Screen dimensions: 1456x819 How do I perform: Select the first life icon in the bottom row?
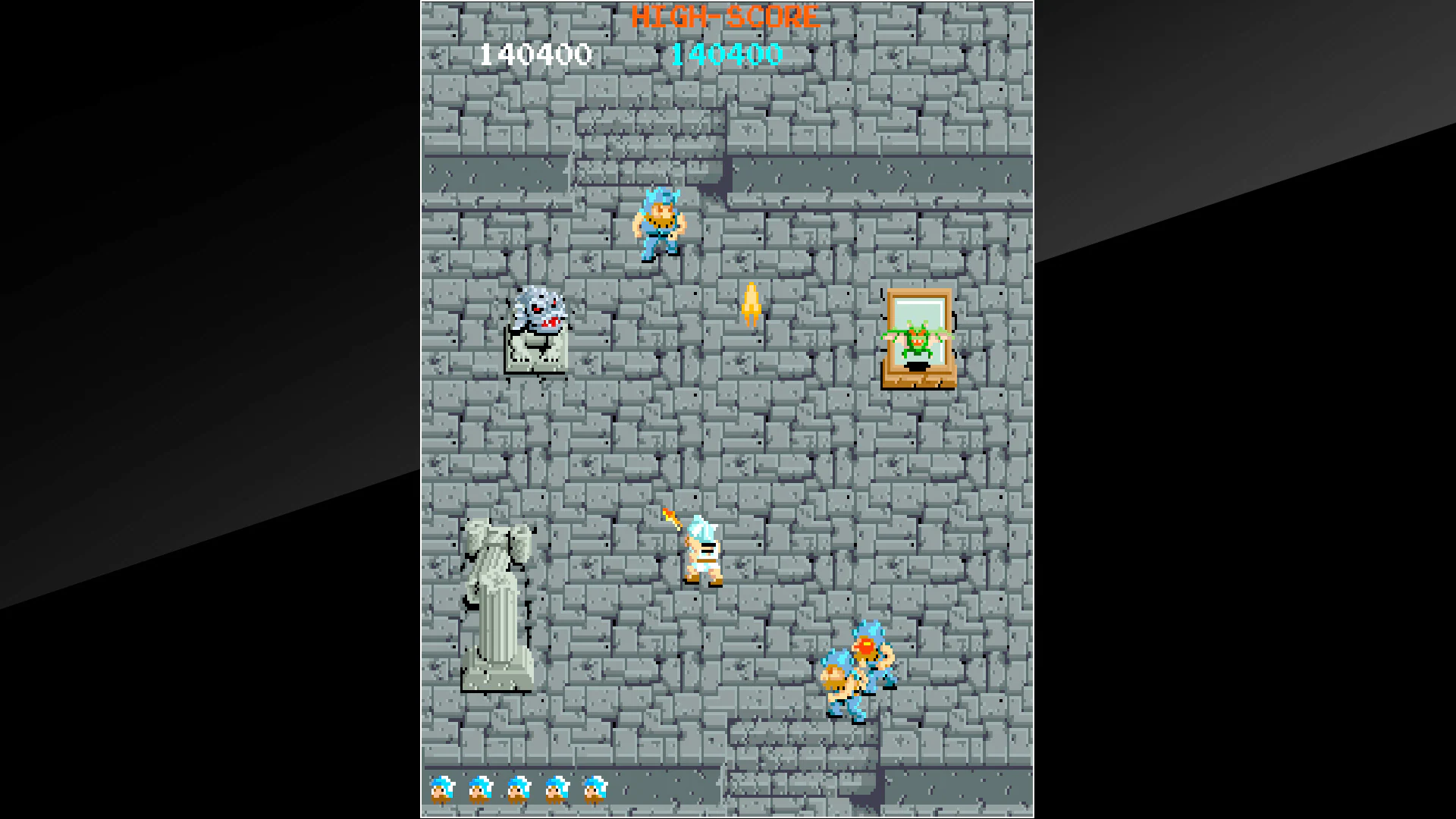pyautogui.click(x=443, y=790)
